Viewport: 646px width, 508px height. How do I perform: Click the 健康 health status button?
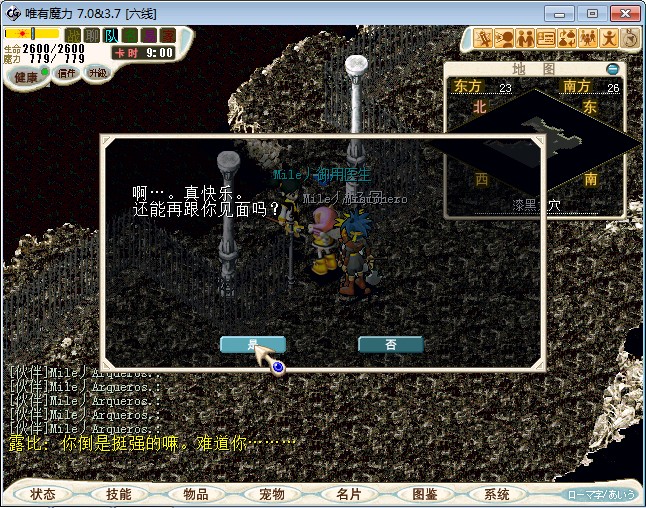coord(27,77)
